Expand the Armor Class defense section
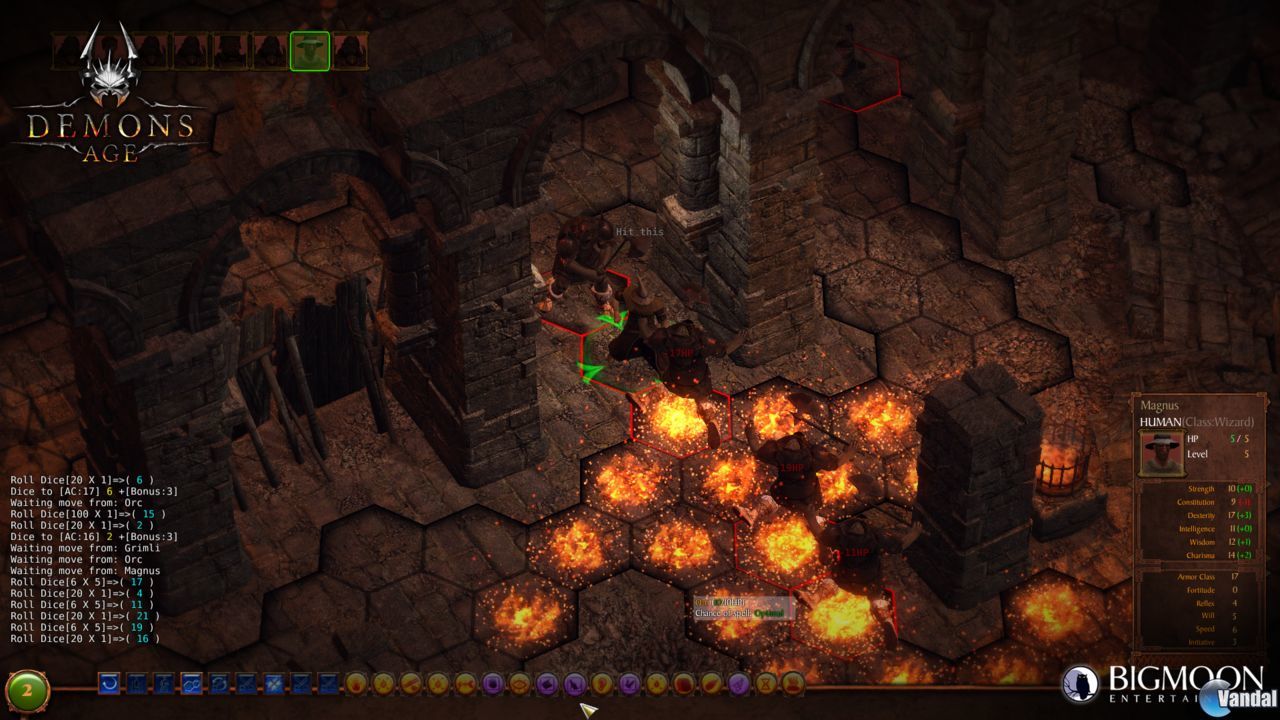This screenshot has width=1280, height=720. click(1205, 575)
